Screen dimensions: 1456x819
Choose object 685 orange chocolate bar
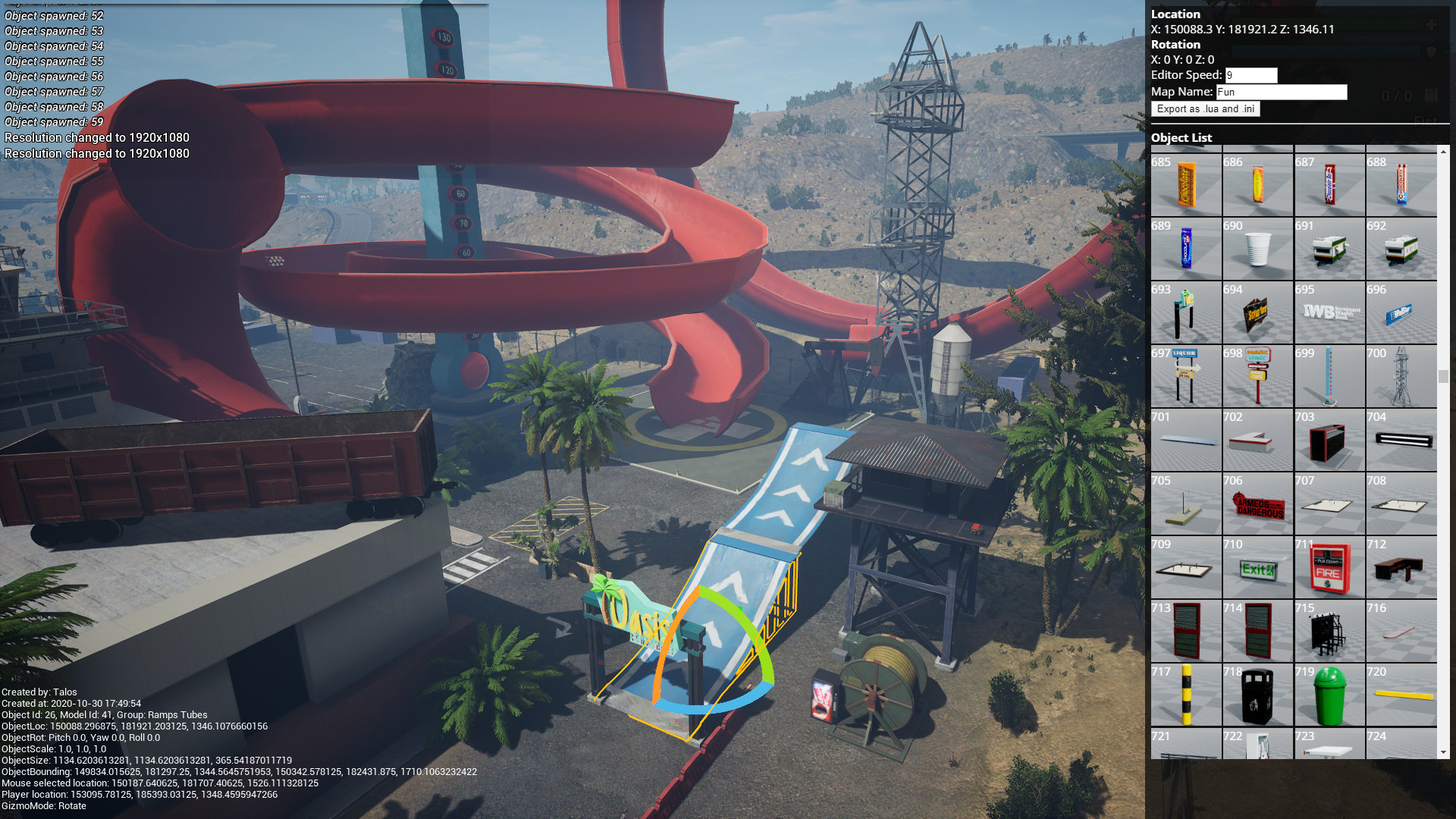(x=1186, y=186)
